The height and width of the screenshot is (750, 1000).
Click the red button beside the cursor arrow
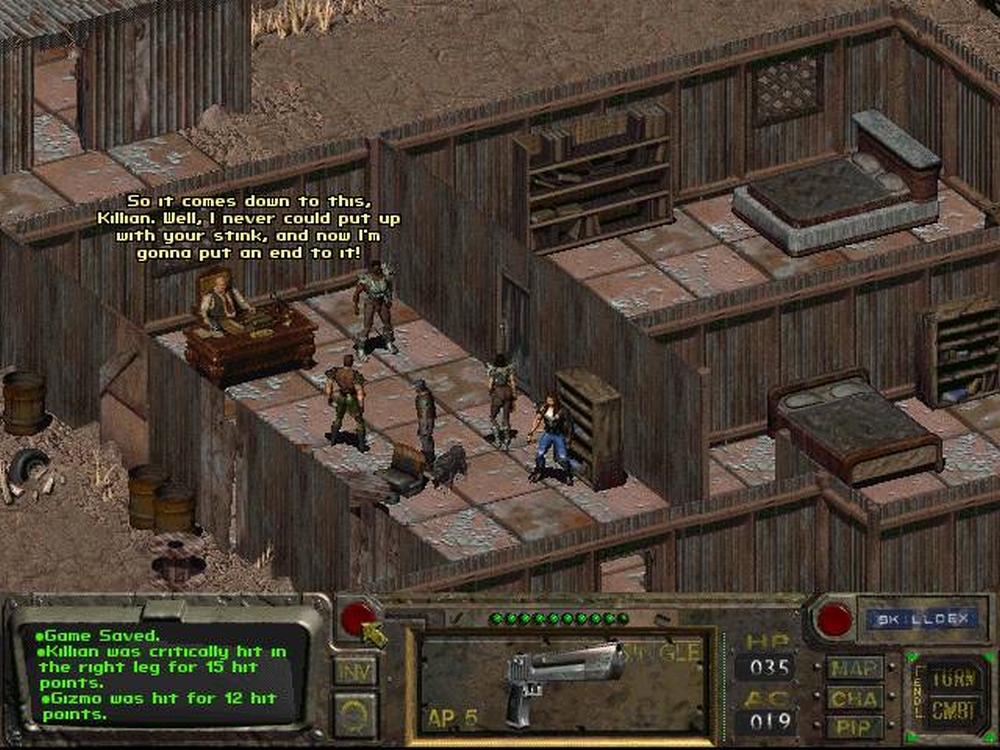click(x=357, y=618)
